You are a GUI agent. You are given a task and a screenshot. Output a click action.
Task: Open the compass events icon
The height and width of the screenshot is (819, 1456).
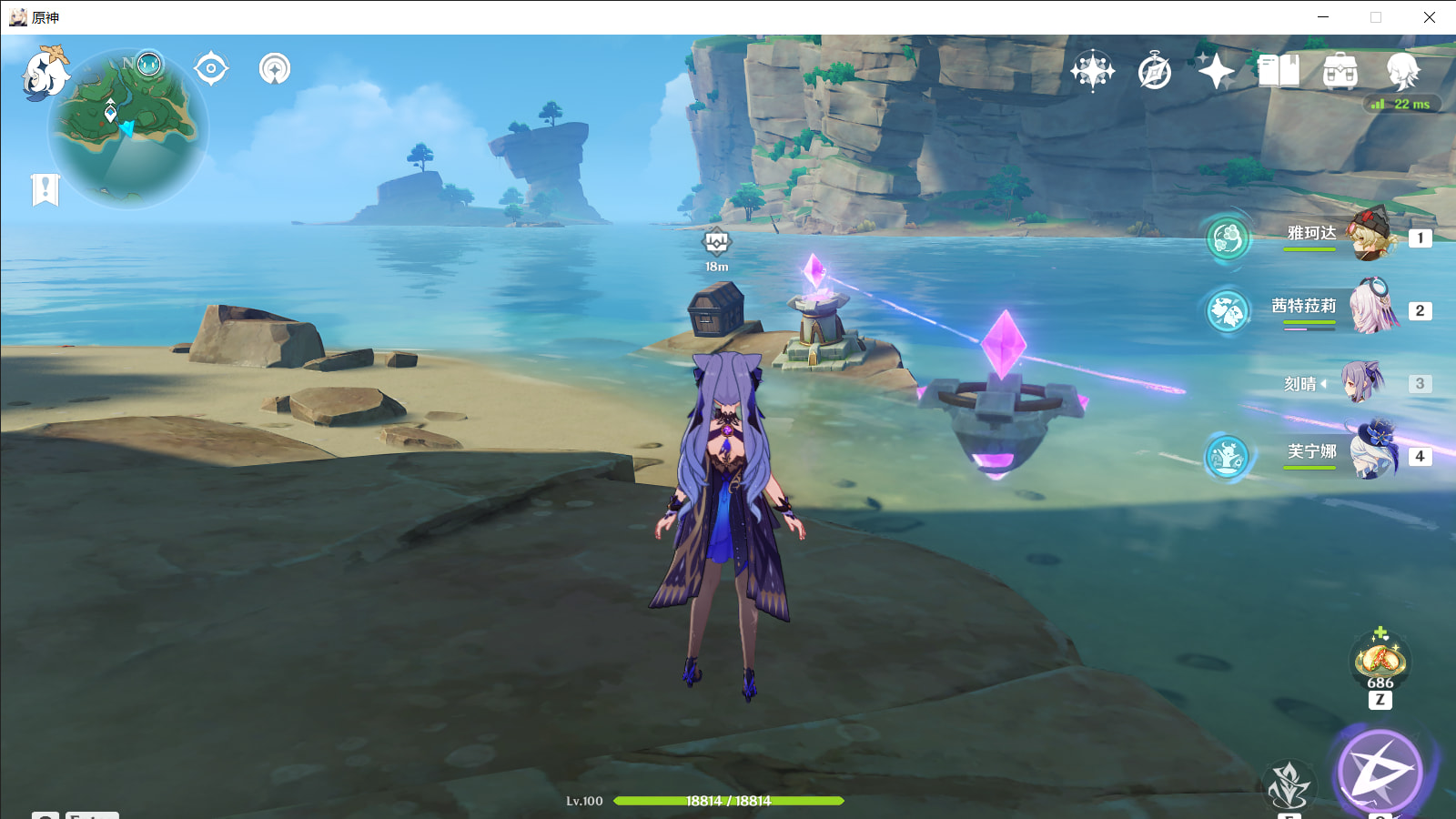click(x=1155, y=71)
